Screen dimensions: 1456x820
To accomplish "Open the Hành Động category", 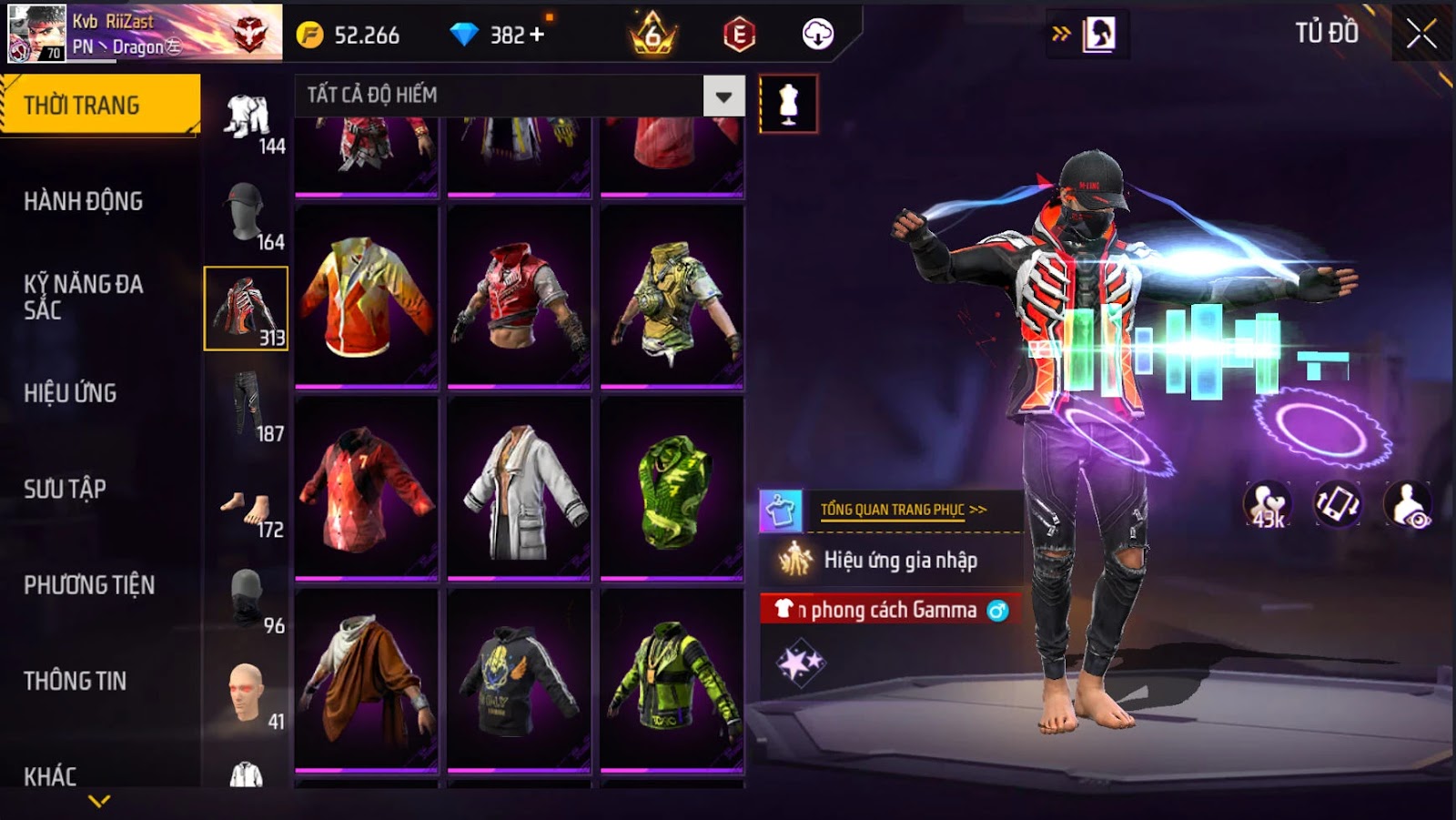I will [x=84, y=201].
